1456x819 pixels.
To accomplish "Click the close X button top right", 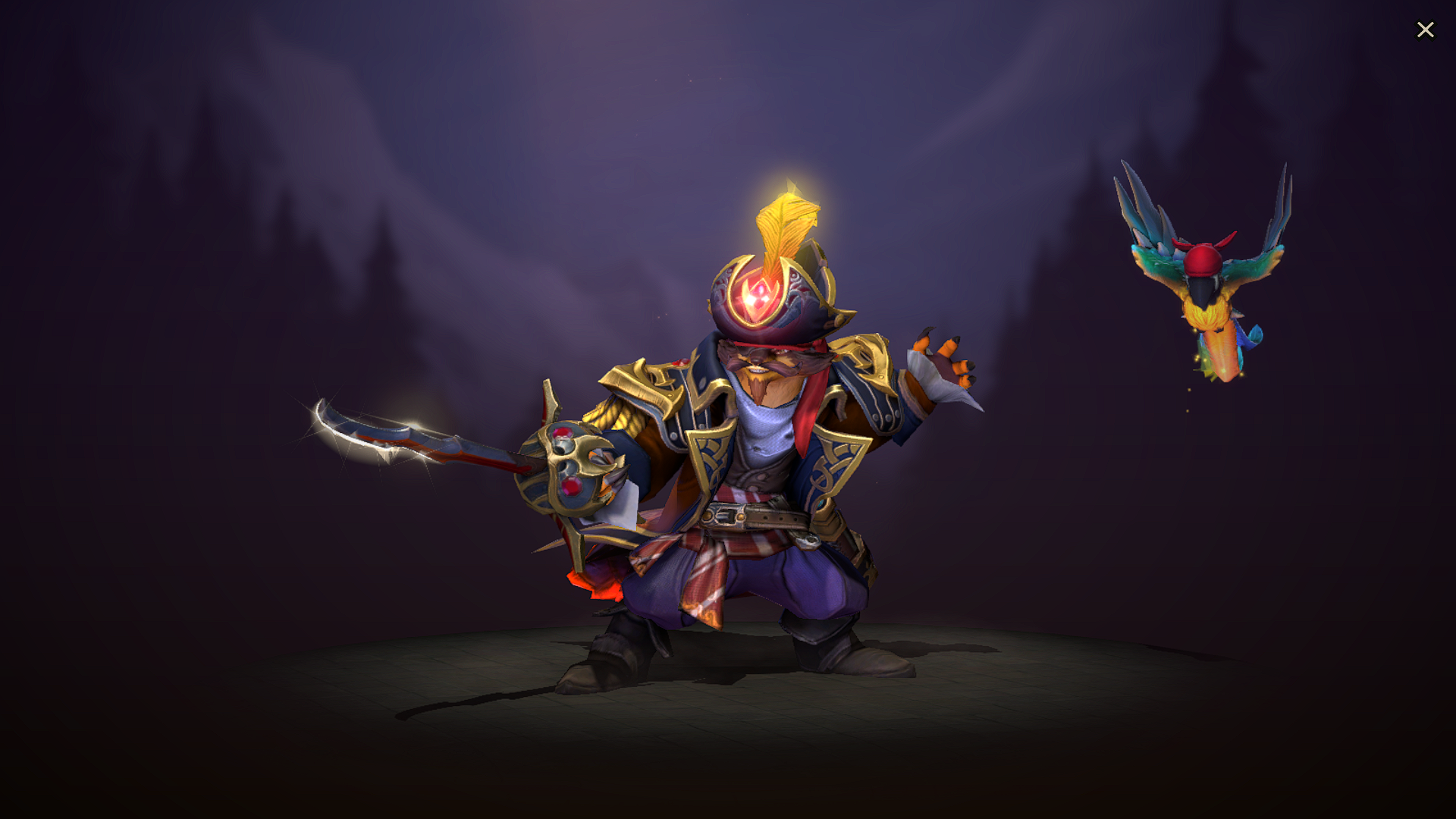I will 1426,30.
